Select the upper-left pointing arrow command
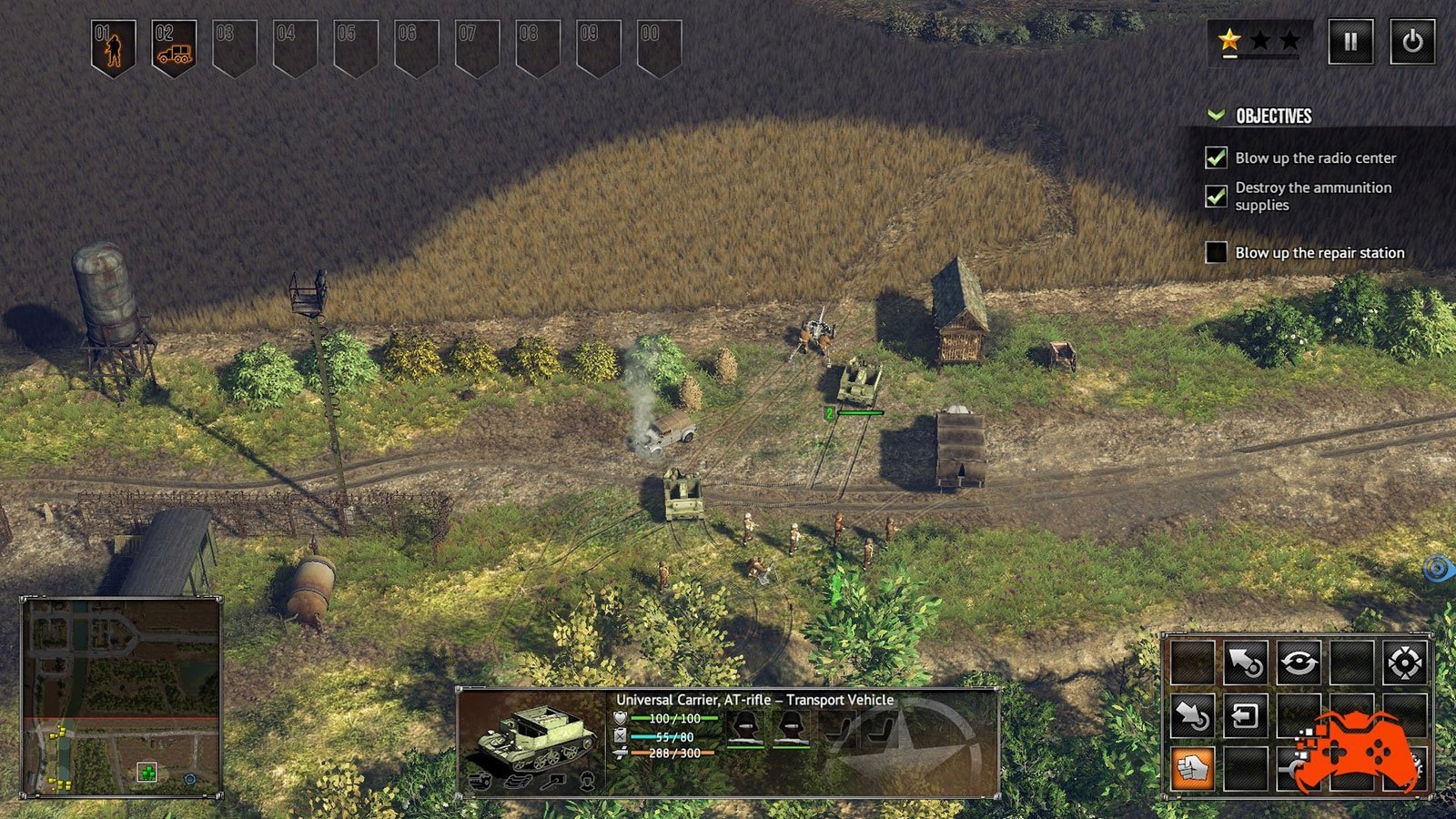The width and height of the screenshot is (1456, 819). pos(1244,663)
